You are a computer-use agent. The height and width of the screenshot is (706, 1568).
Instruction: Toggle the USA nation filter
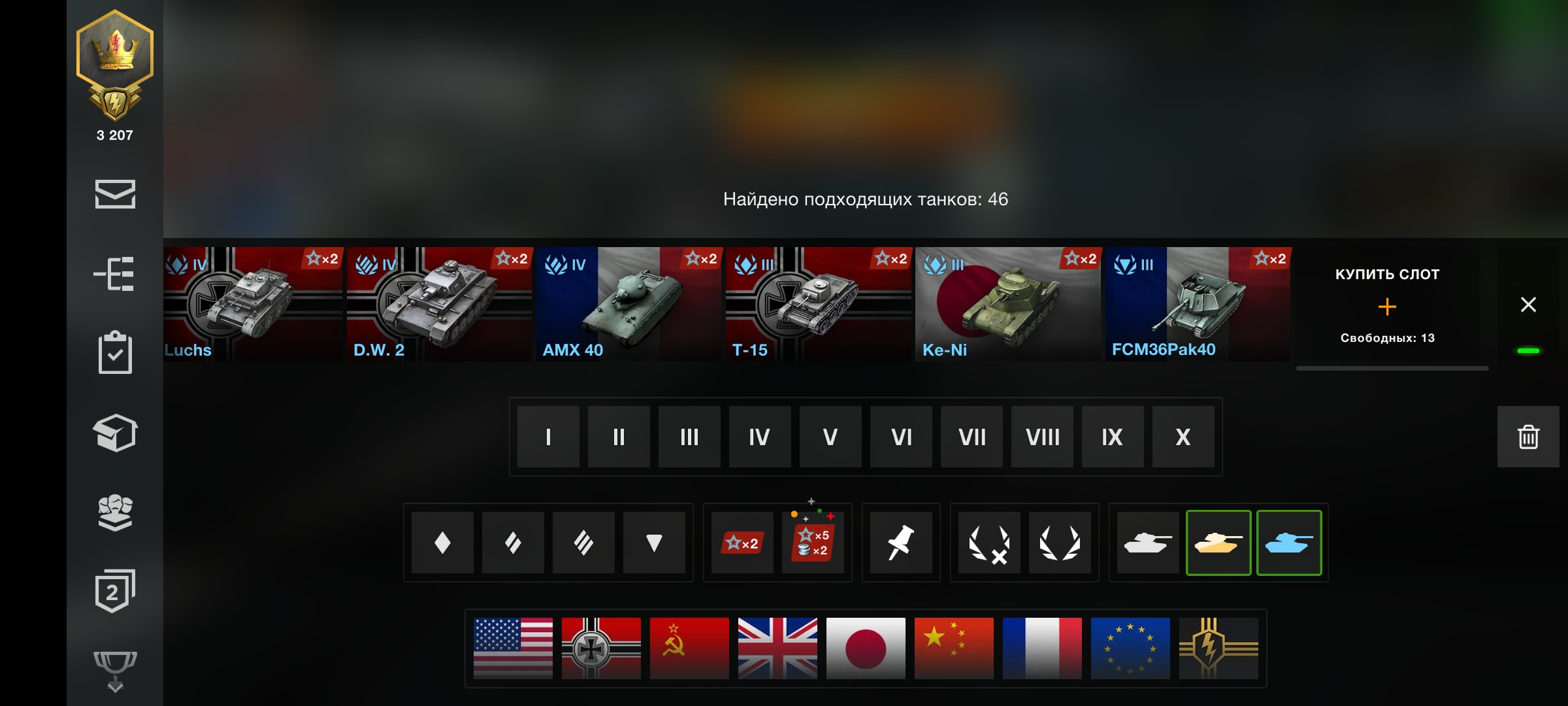point(513,648)
